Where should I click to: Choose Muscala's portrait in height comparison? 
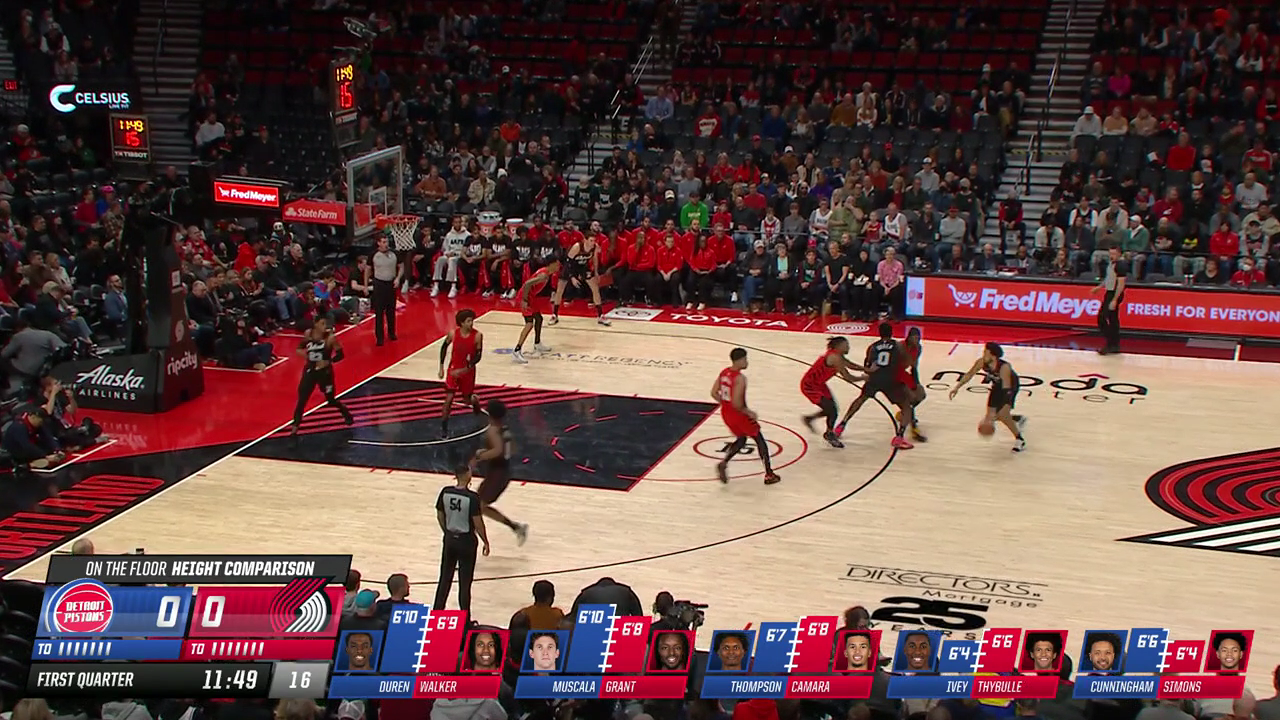(544, 651)
